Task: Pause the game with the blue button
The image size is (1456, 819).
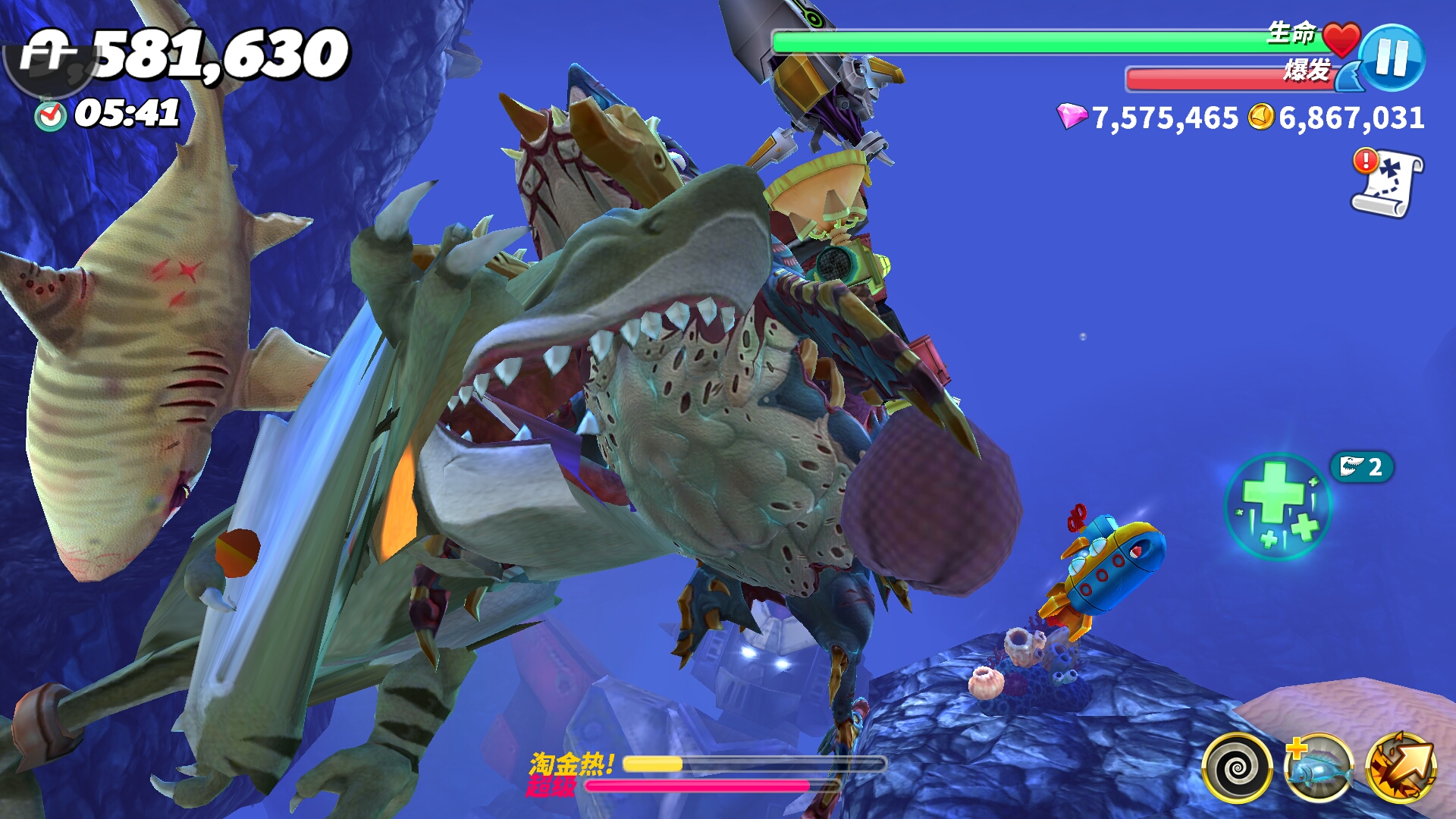Action: (1392, 58)
